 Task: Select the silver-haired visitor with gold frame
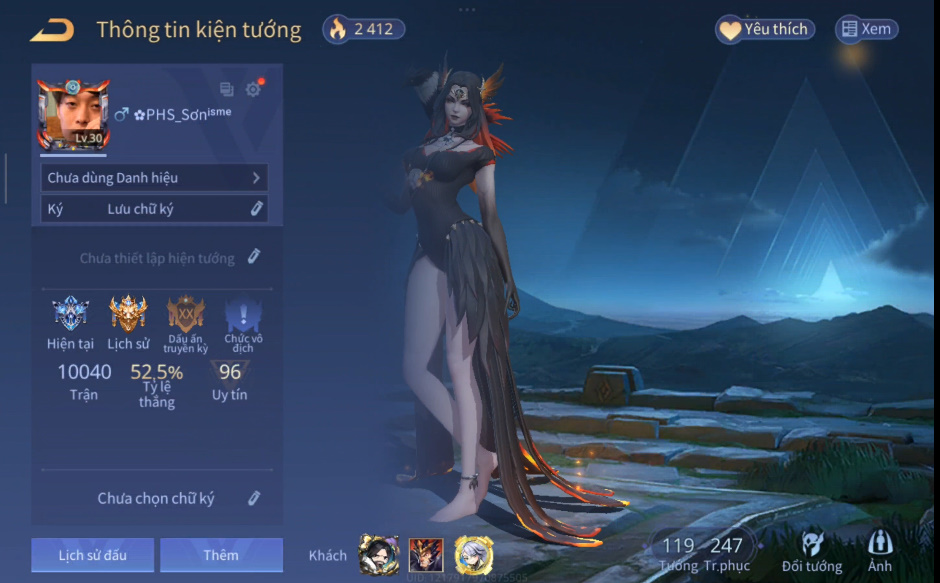click(x=473, y=554)
